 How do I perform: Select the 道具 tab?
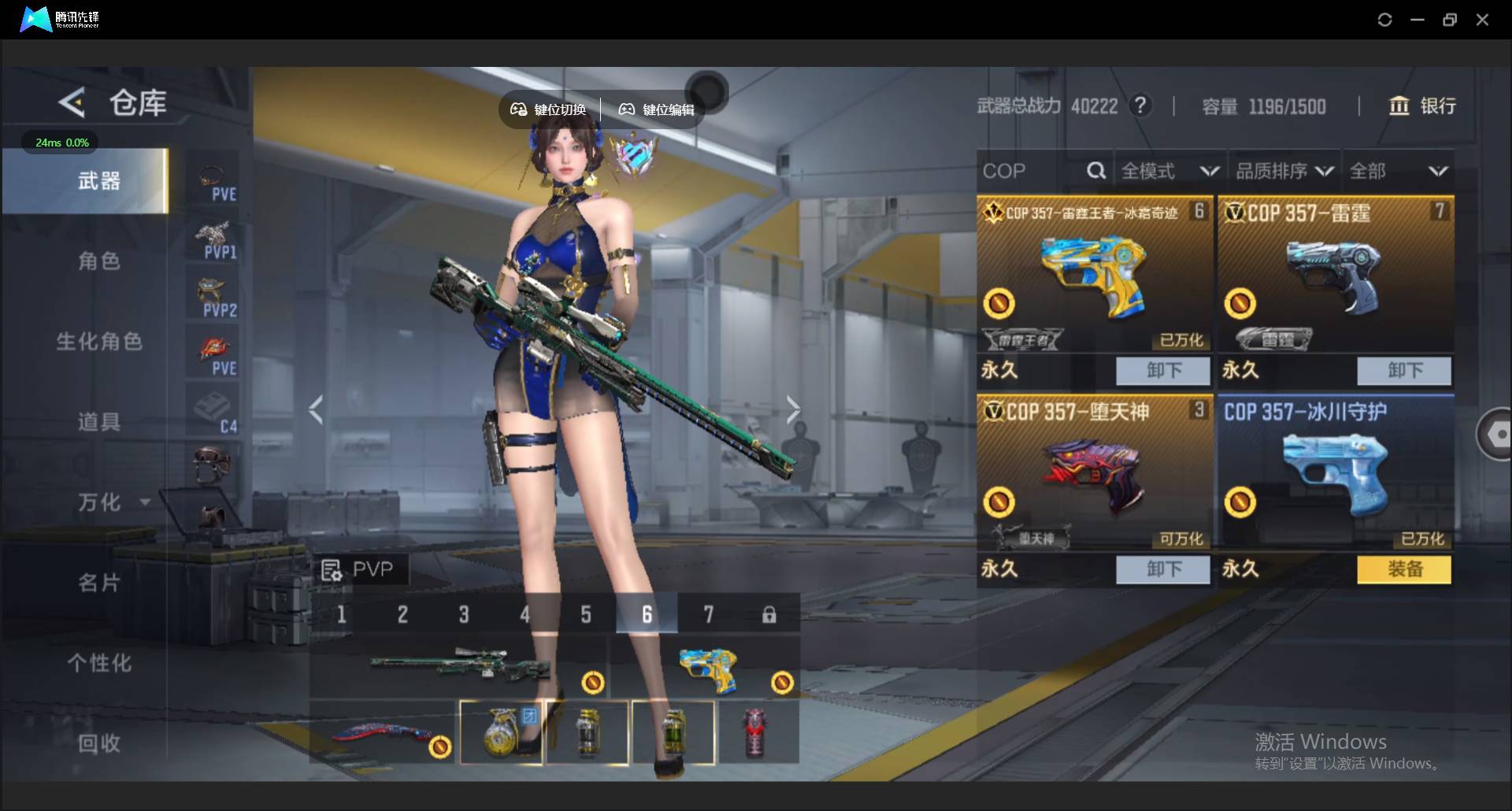pos(99,422)
